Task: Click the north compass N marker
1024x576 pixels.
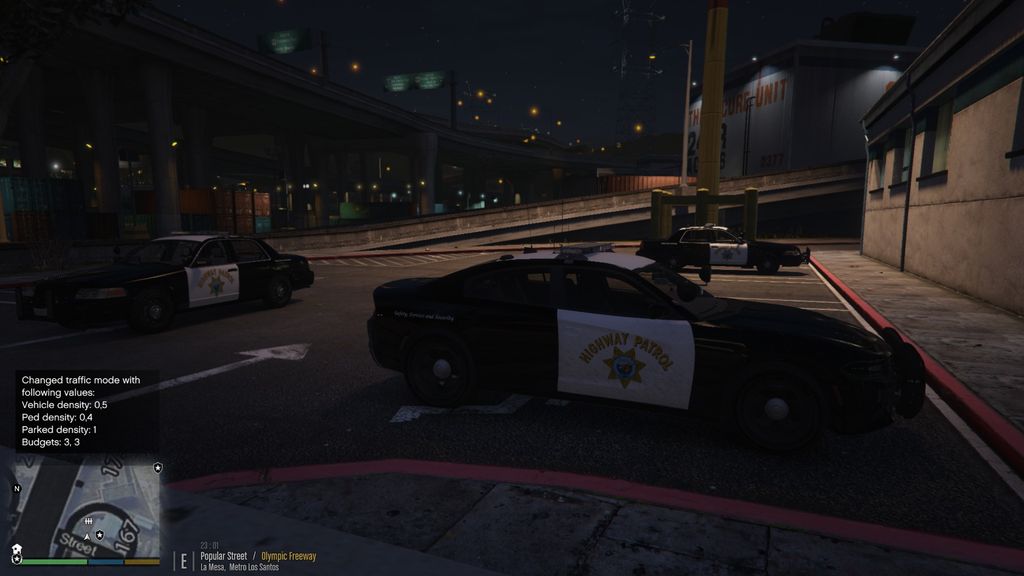Action: click(16, 488)
